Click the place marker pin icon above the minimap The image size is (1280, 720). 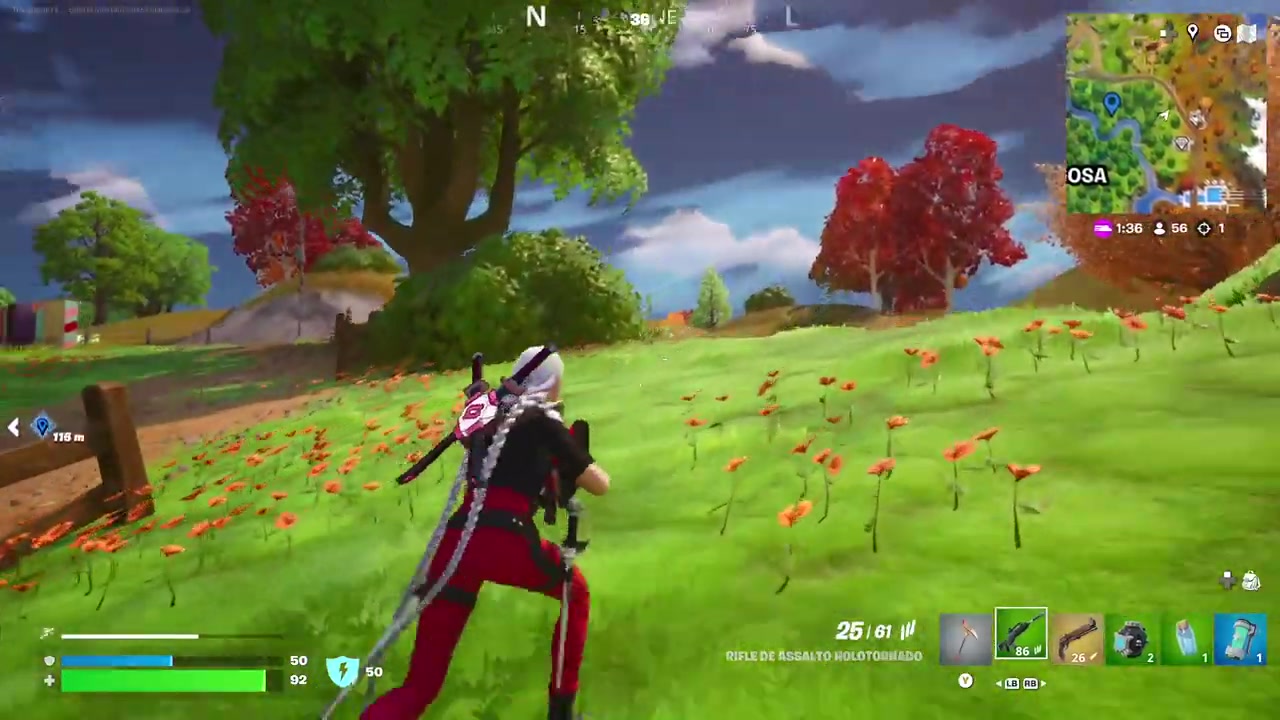tap(1192, 33)
